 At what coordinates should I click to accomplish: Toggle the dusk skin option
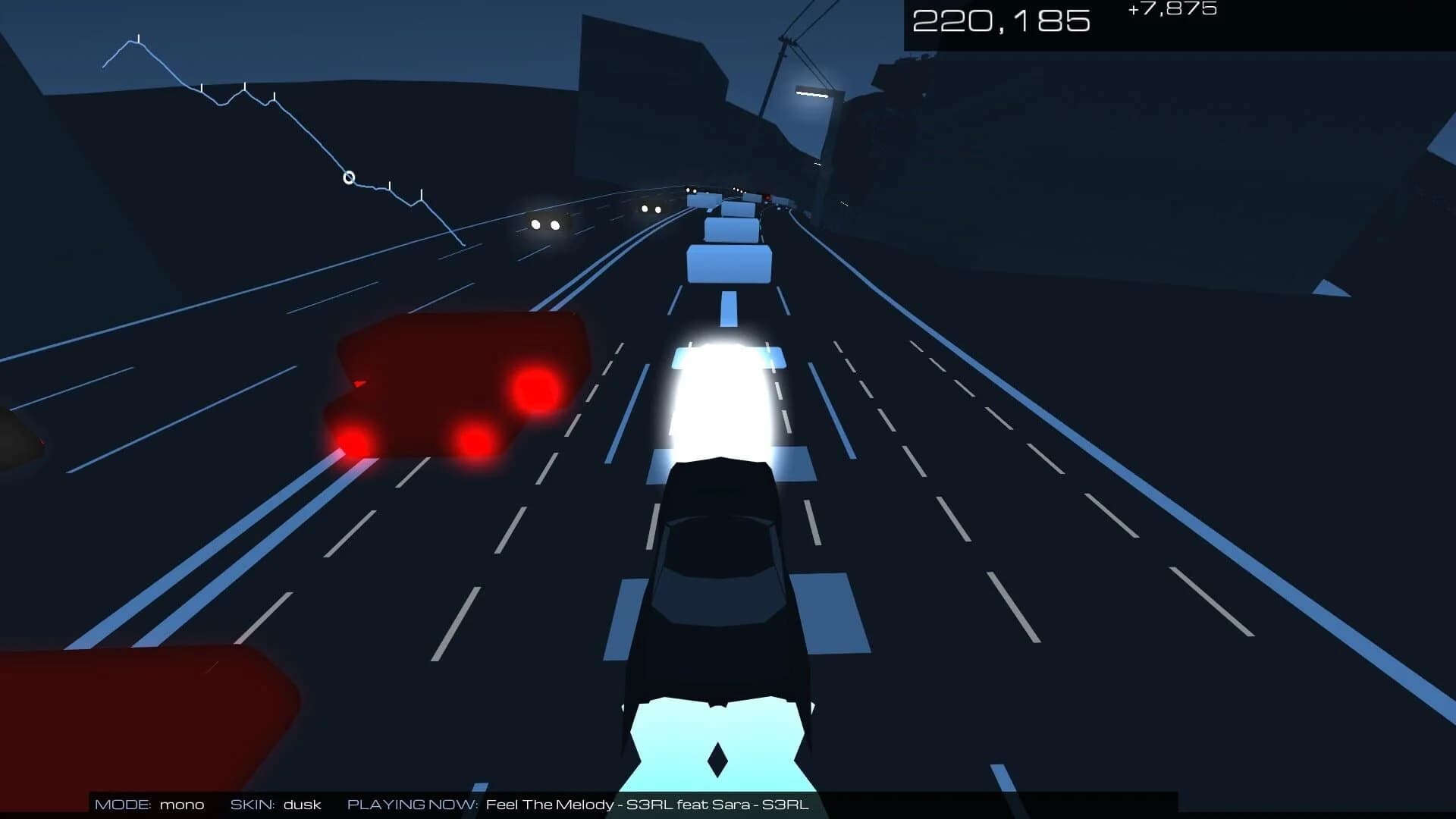click(302, 805)
